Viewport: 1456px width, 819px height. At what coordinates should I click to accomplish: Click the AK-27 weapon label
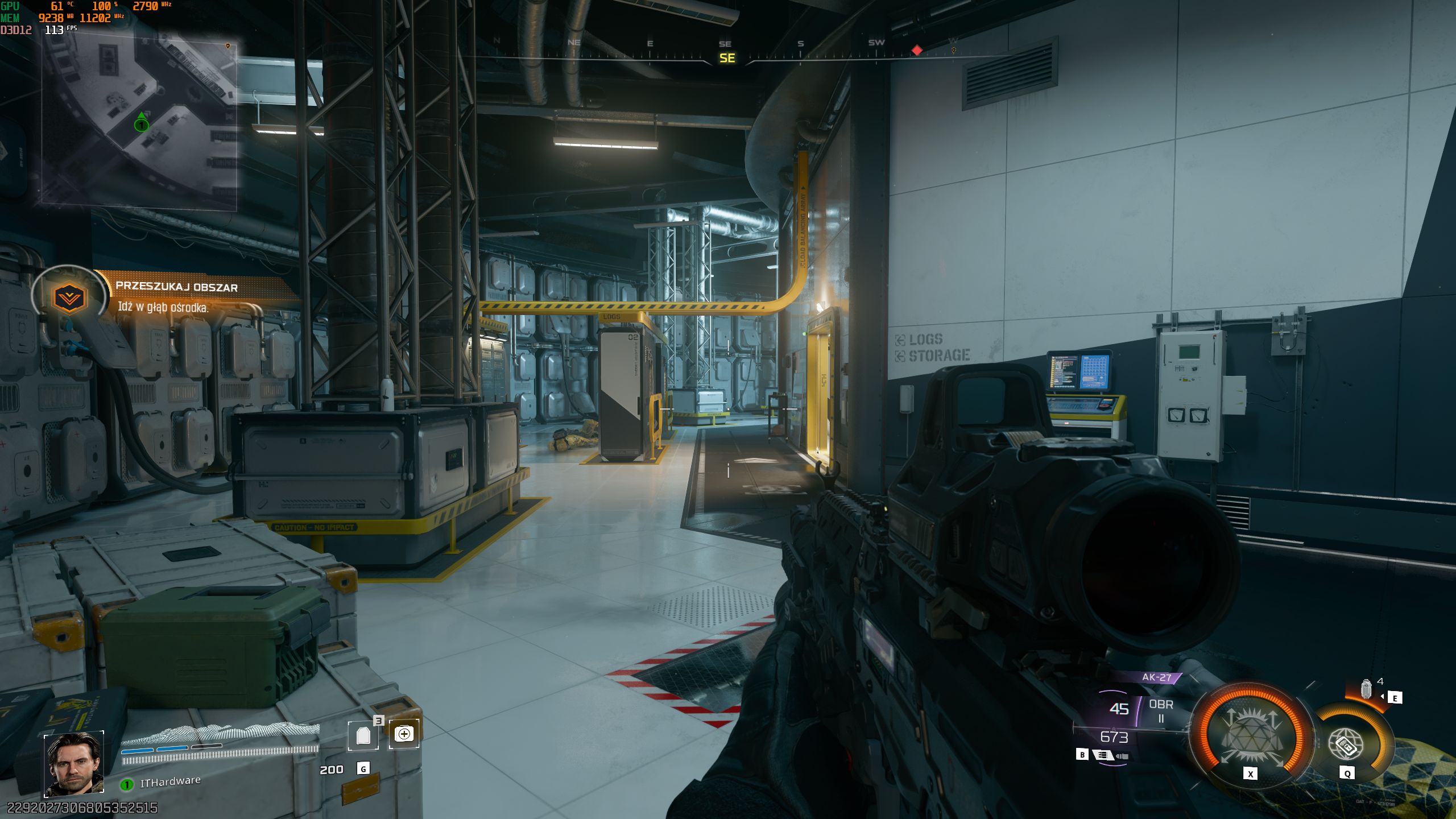pyautogui.click(x=1156, y=677)
